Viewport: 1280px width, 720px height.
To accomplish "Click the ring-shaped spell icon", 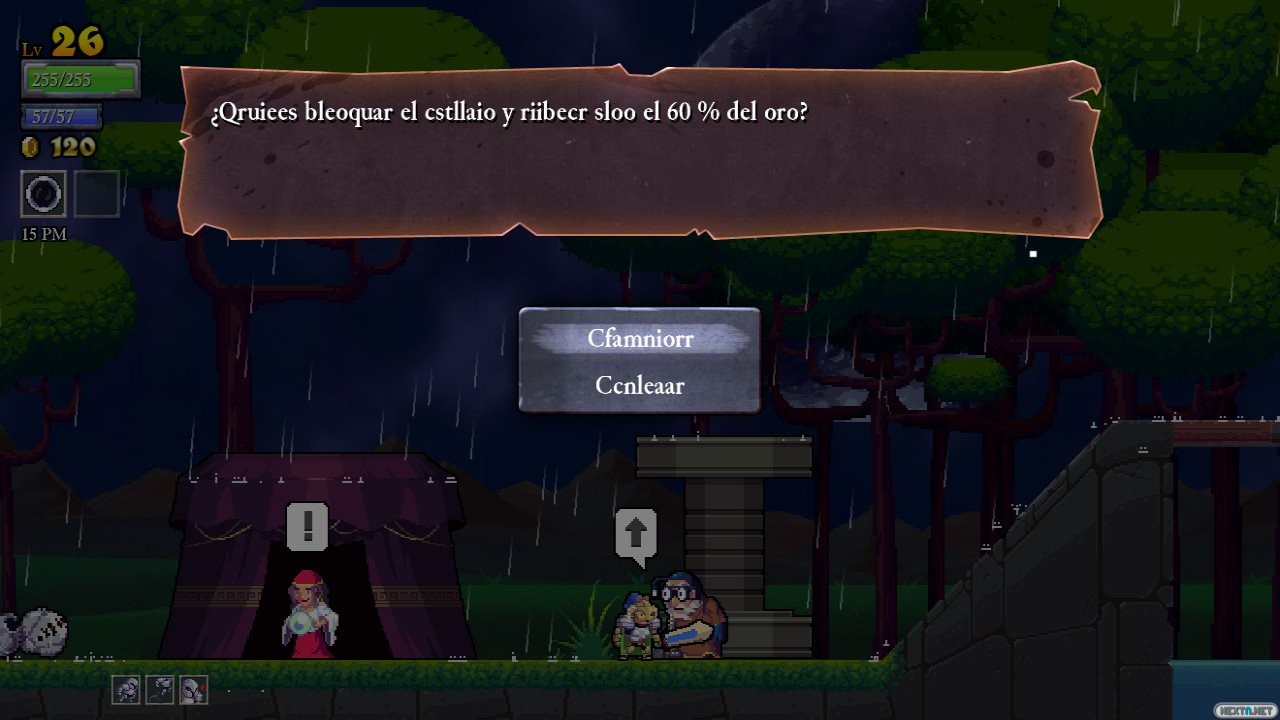I will 44,194.
